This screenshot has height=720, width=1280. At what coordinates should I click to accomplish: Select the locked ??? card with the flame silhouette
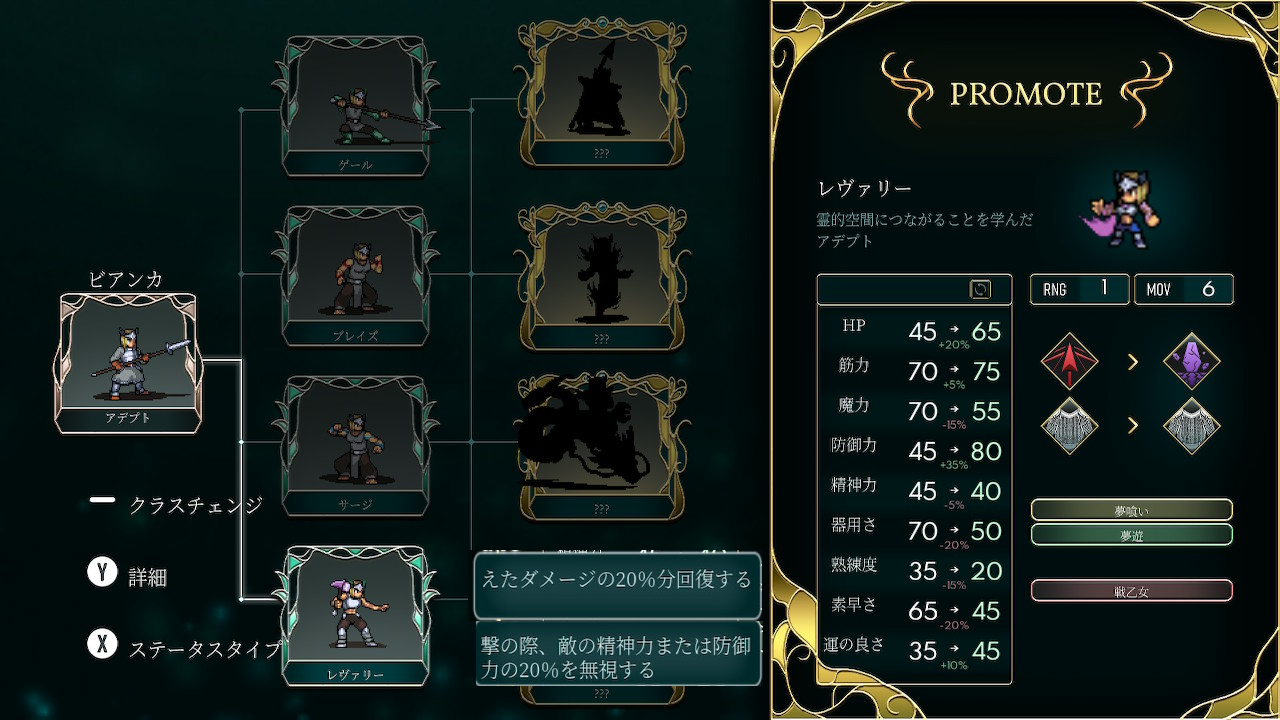coord(601,275)
